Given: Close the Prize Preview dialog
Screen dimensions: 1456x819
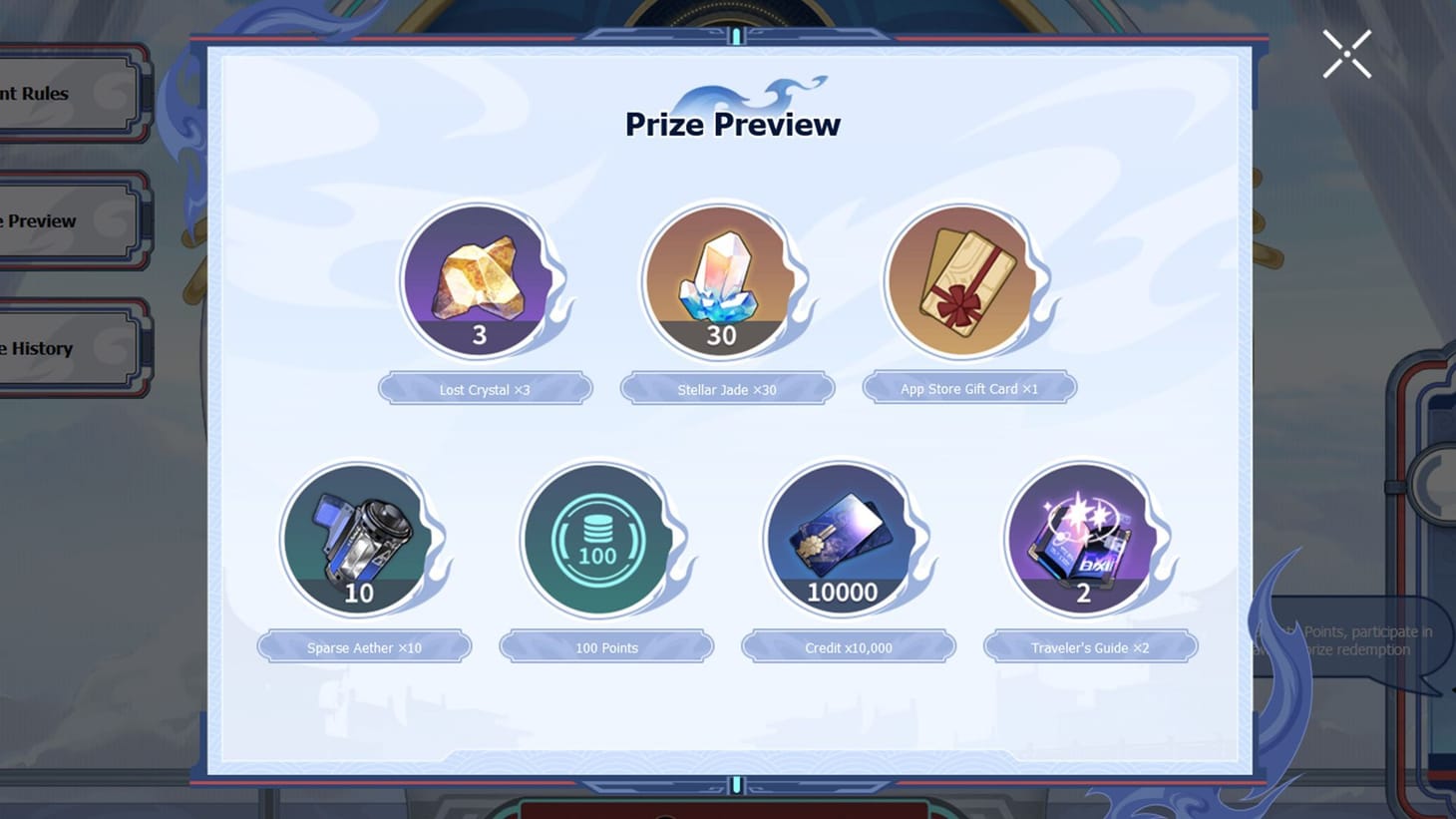Looking at the screenshot, I should tap(1345, 54).
